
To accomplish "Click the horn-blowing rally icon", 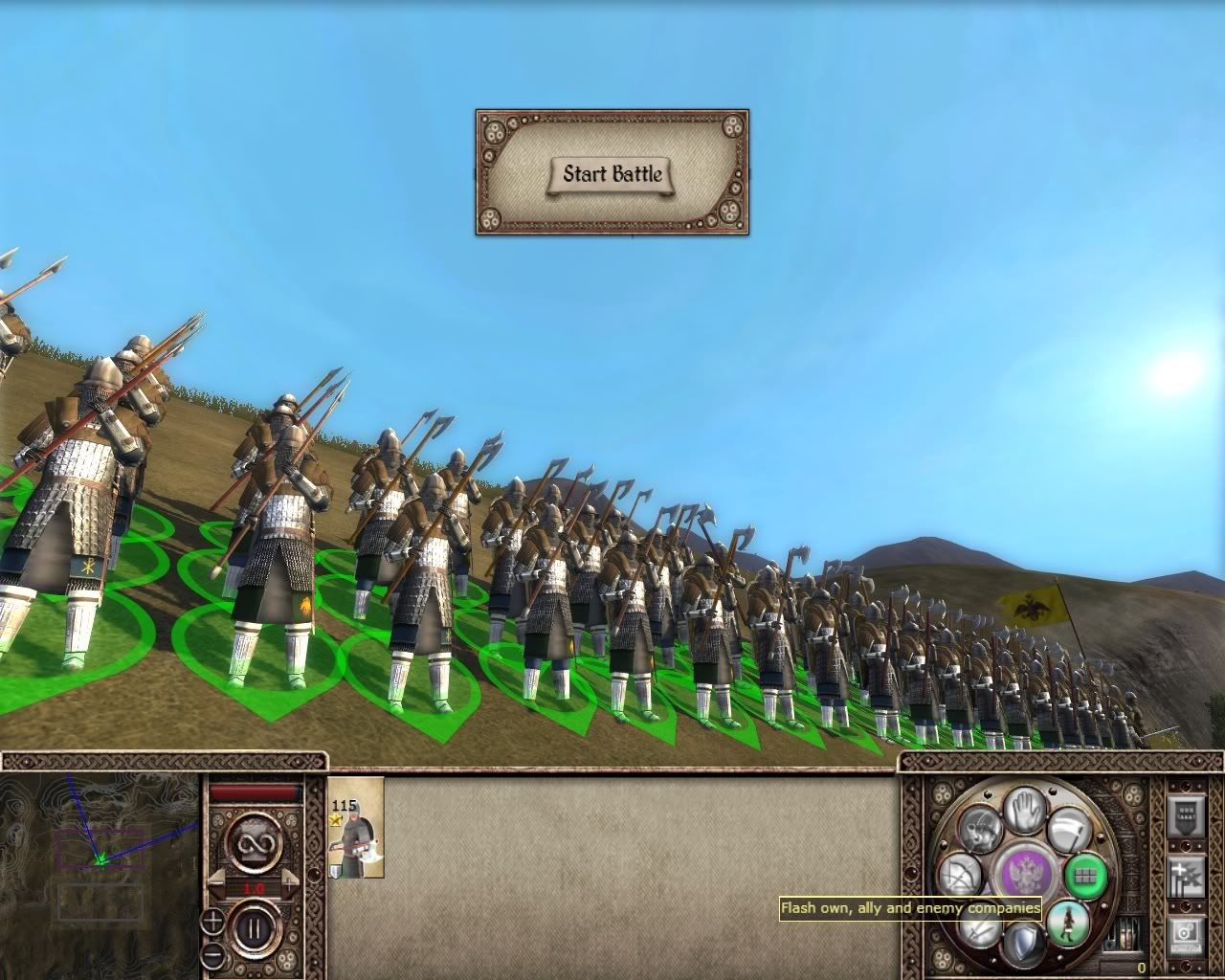I will (980, 829).
